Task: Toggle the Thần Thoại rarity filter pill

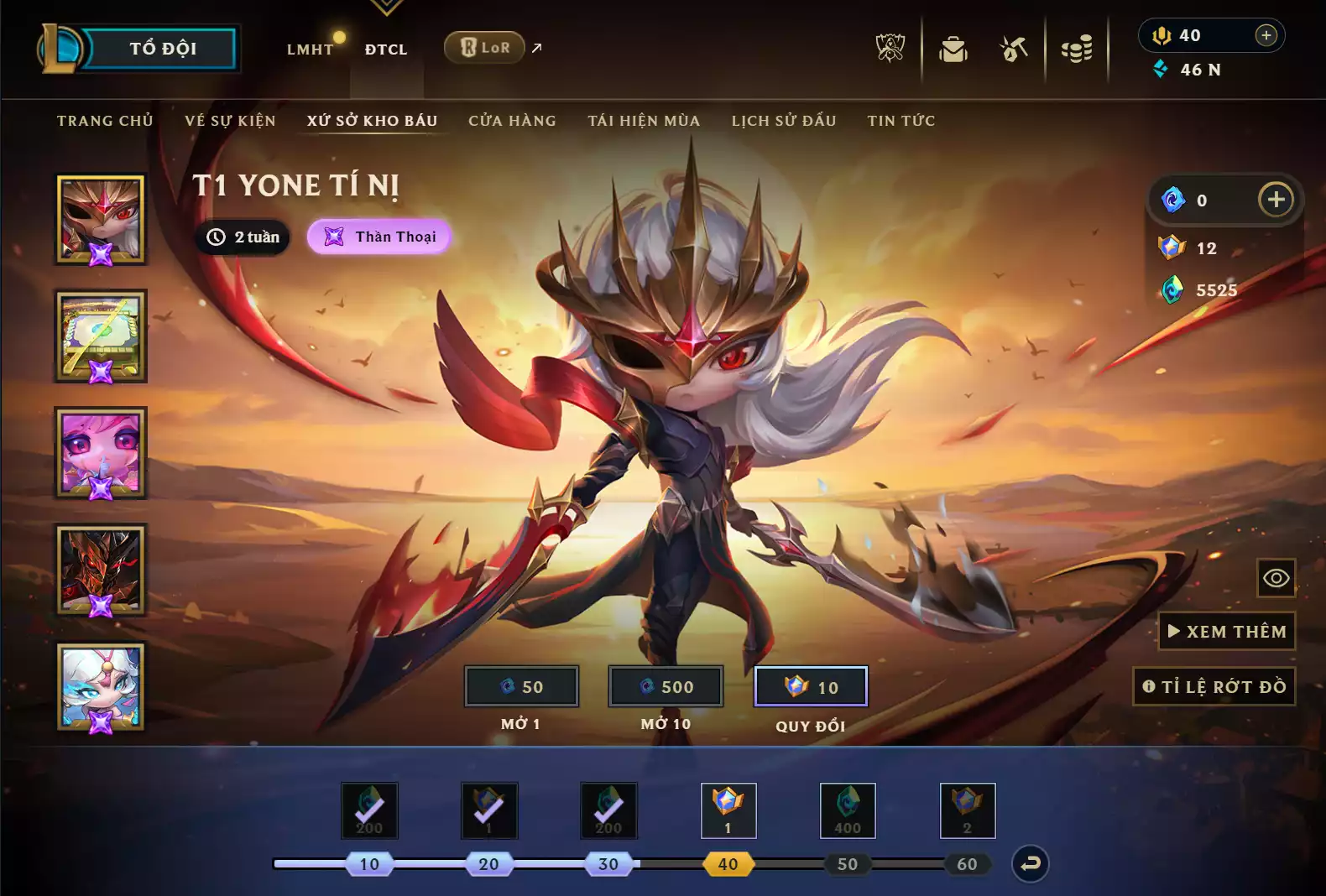Action: (378, 237)
